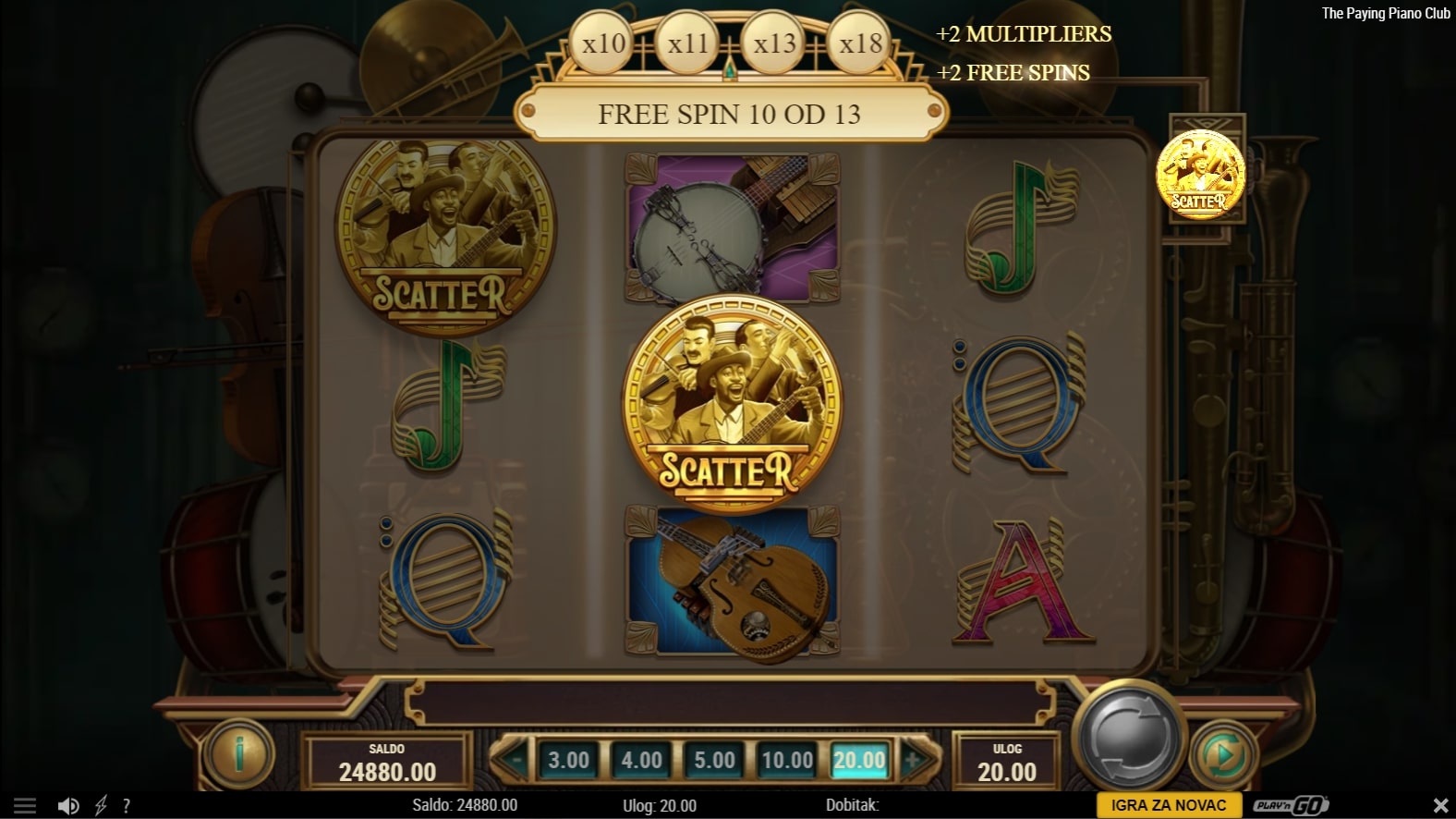The width and height of the screenshot is (1456, 819).
Task: Set the bet to 5.00
Action: [x=714, y=760]
